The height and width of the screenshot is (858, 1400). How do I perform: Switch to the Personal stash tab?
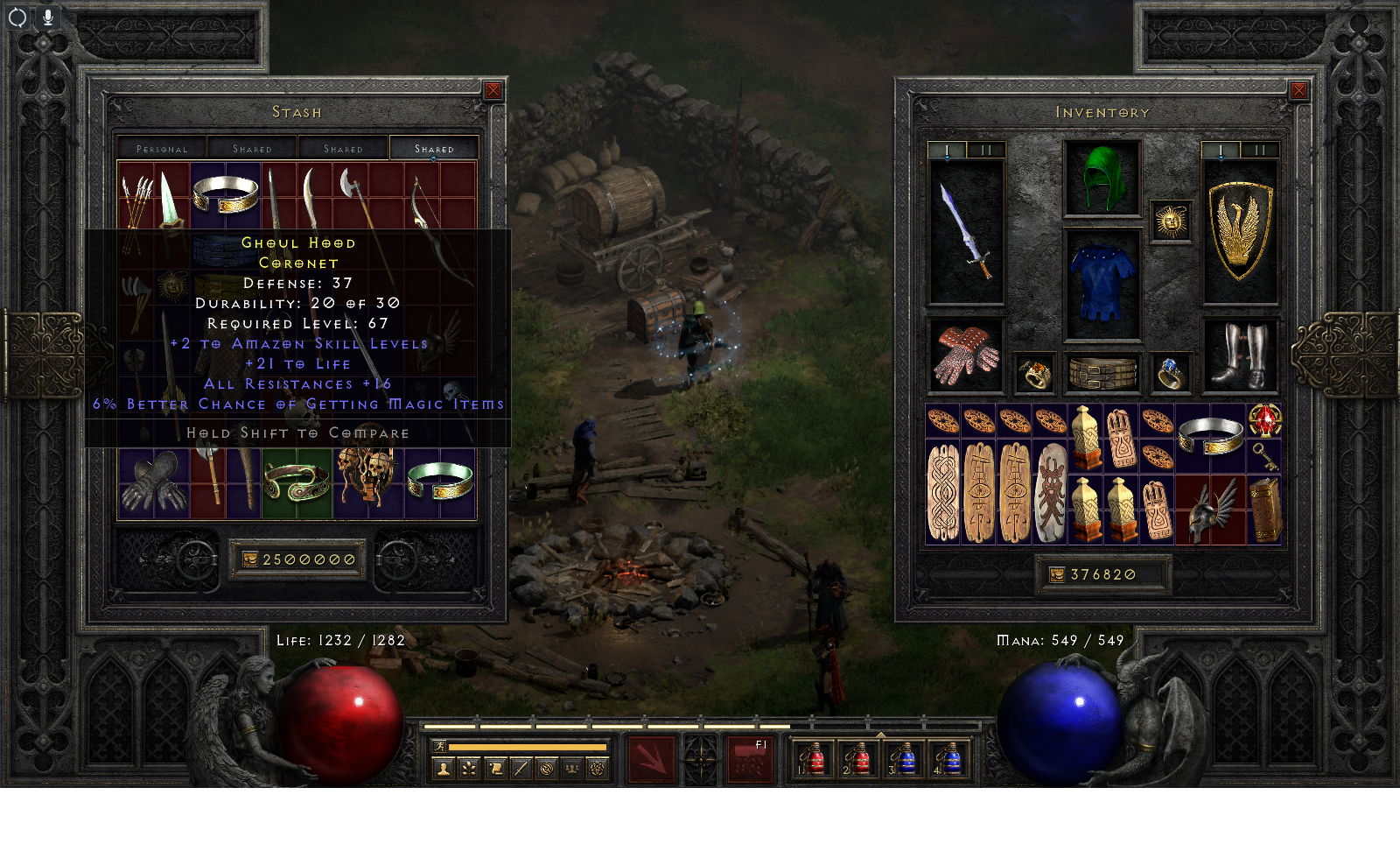pos(163,148)
